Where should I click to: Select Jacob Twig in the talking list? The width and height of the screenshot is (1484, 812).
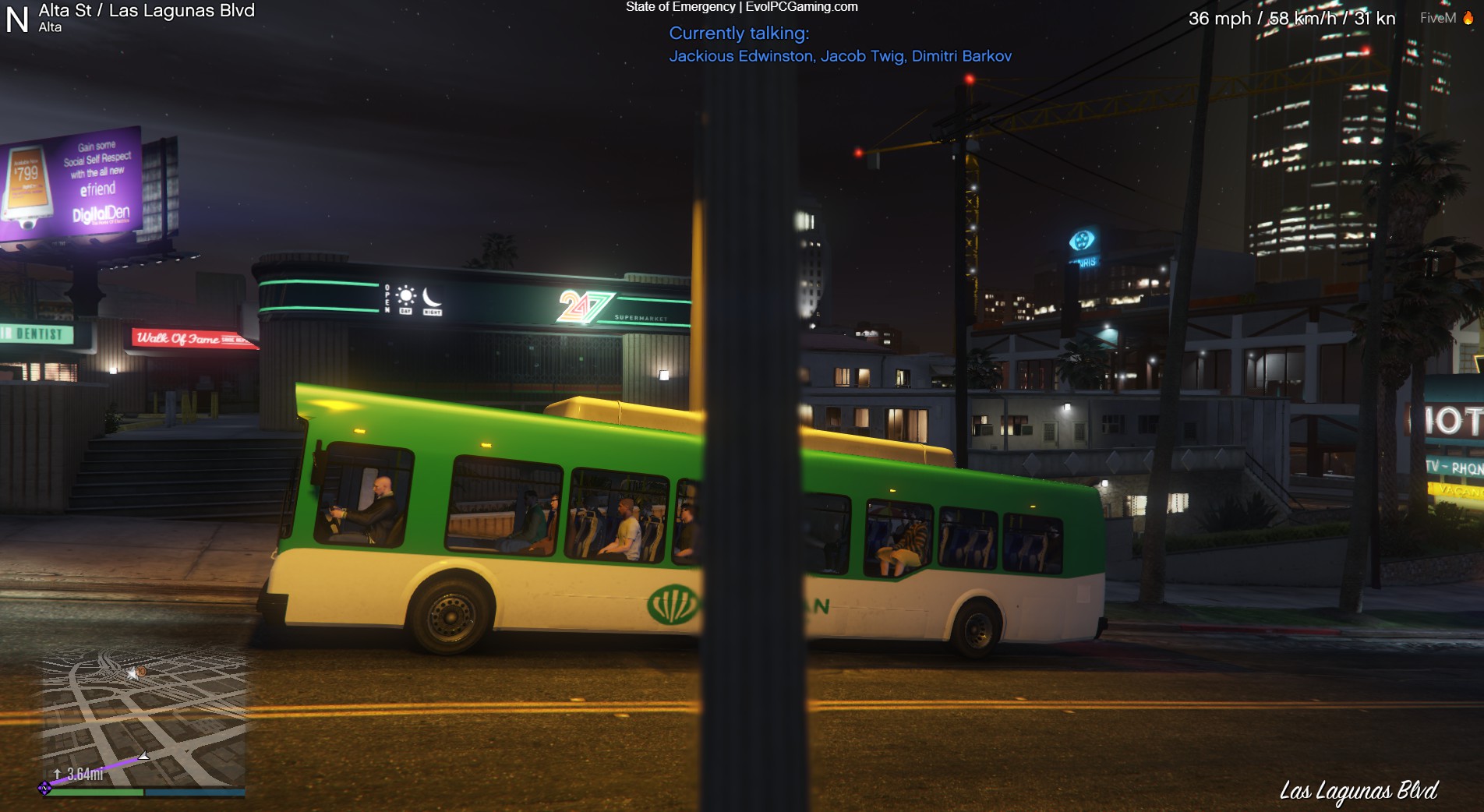pos(862,56)
